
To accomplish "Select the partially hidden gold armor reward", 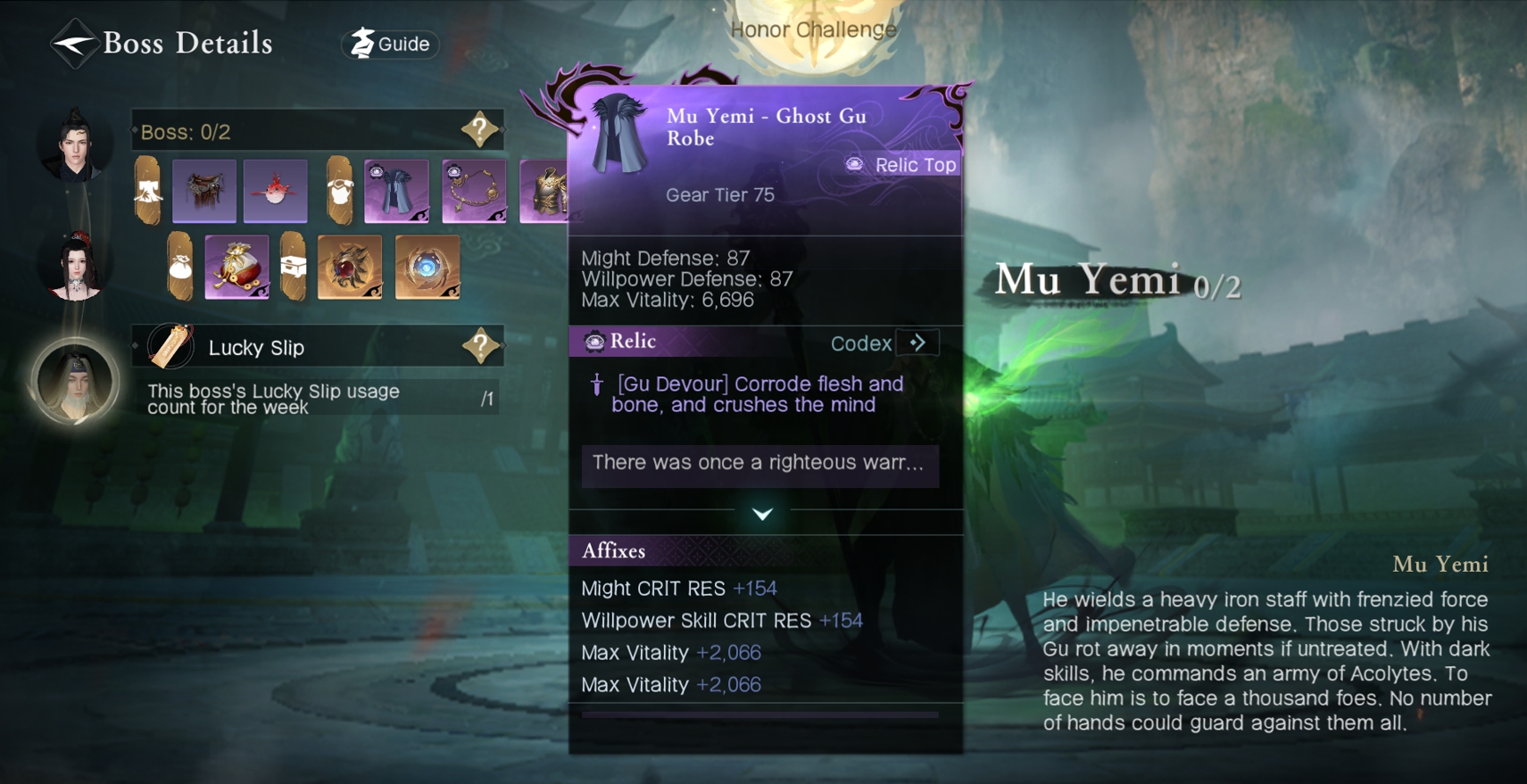I will tap(544, 190).
